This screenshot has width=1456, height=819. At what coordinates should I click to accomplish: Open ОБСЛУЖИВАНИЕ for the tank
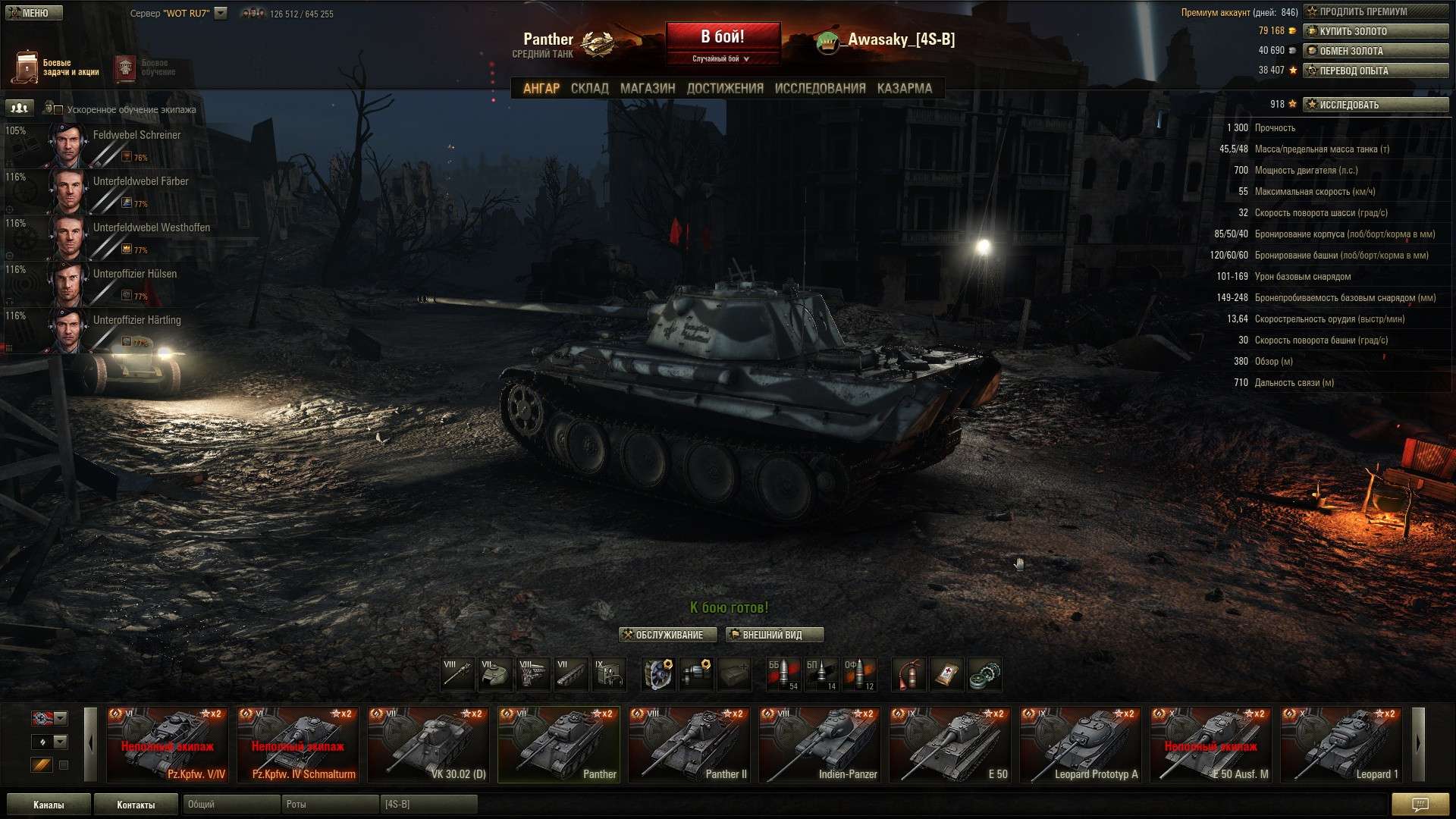[x=667, y=635]
